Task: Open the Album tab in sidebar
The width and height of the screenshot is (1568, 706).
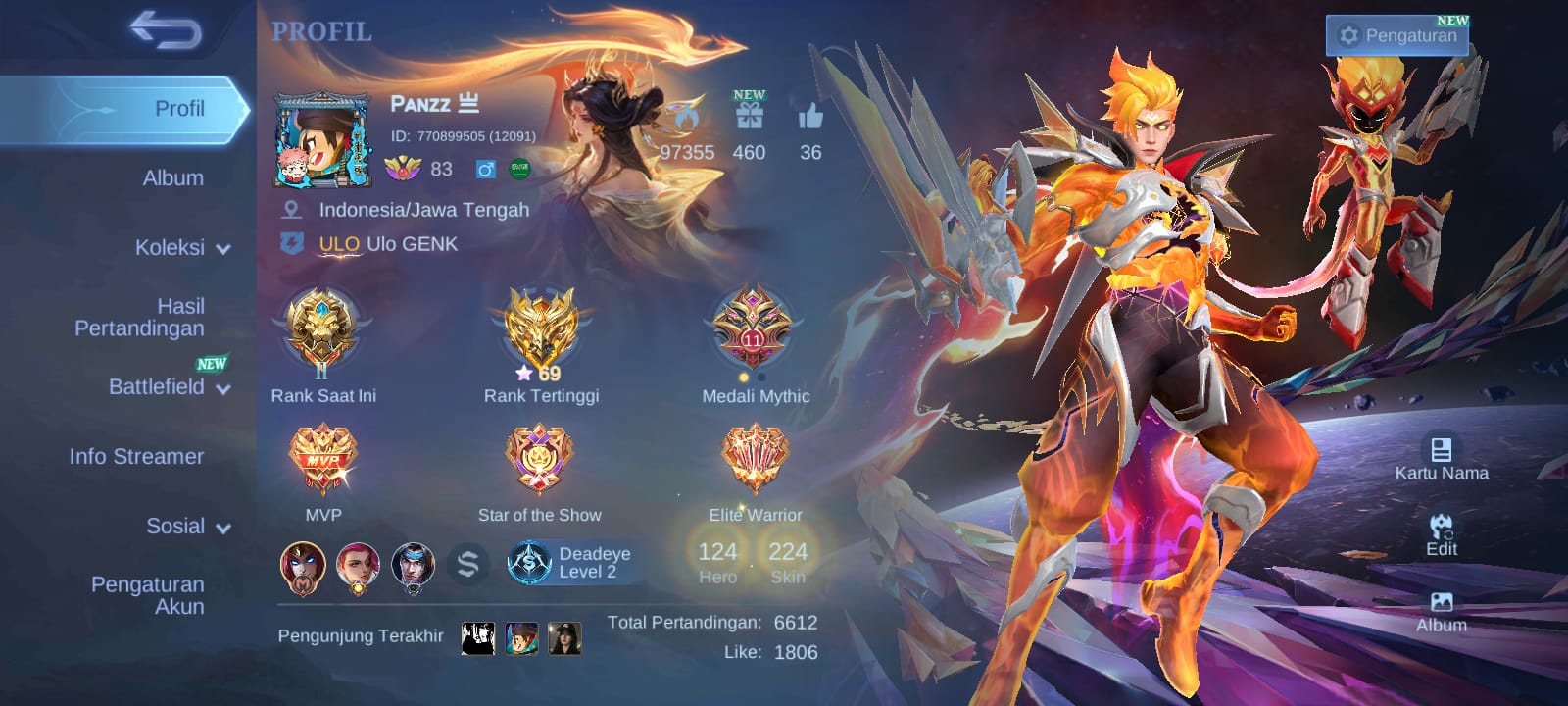Action: pyautogui.click(x=172, y=178)
